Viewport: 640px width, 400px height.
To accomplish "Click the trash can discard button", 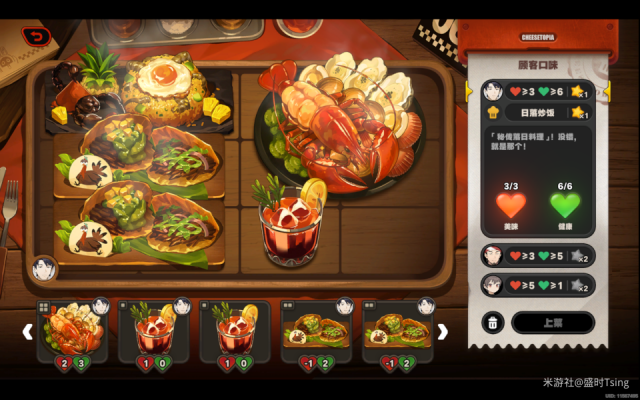I will [x=493, y=322].
